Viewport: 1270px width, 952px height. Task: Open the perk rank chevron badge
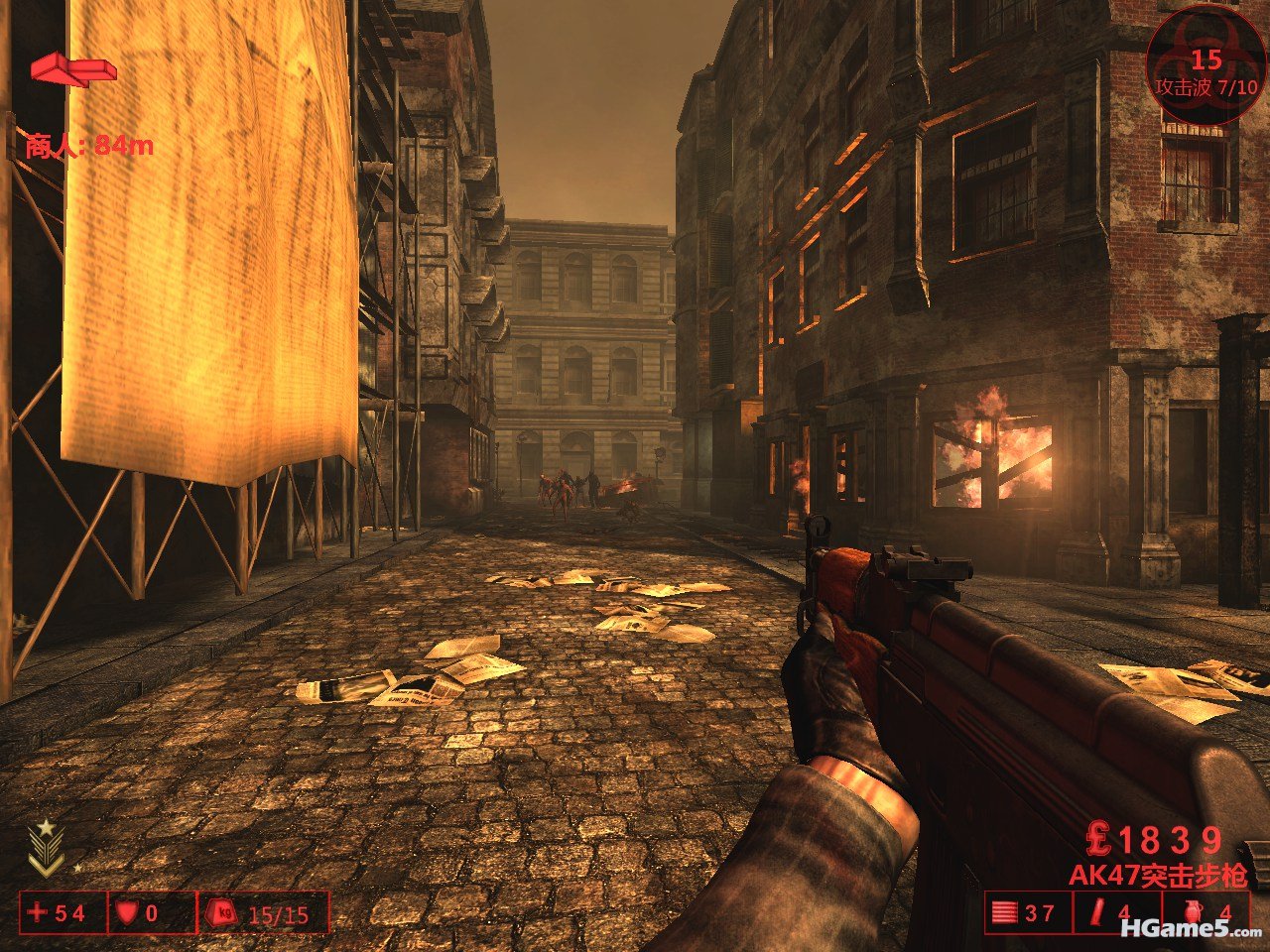(x=46, y=850)
